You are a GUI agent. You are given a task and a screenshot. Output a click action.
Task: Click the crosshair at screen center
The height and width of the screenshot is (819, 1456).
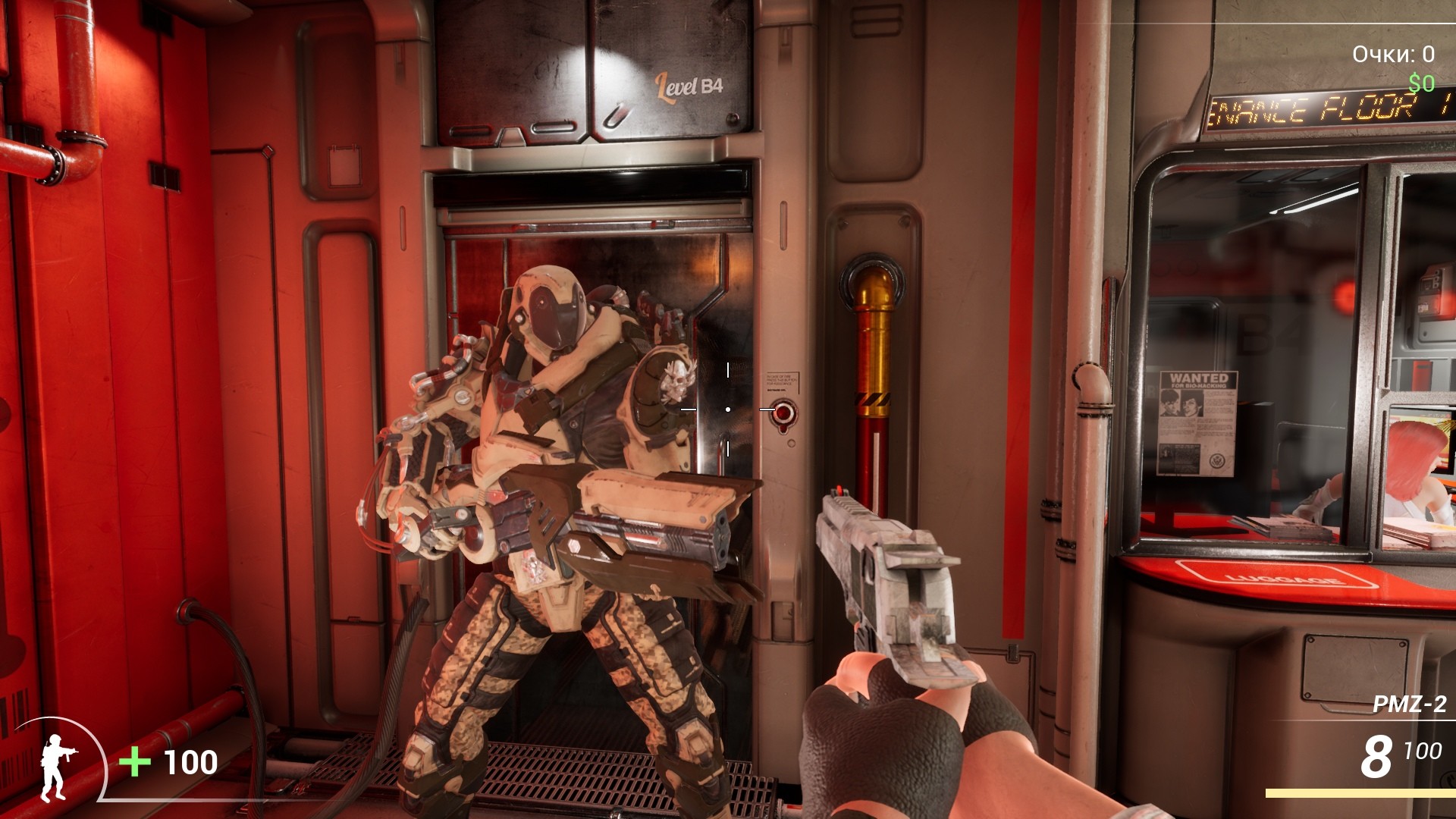728,409
